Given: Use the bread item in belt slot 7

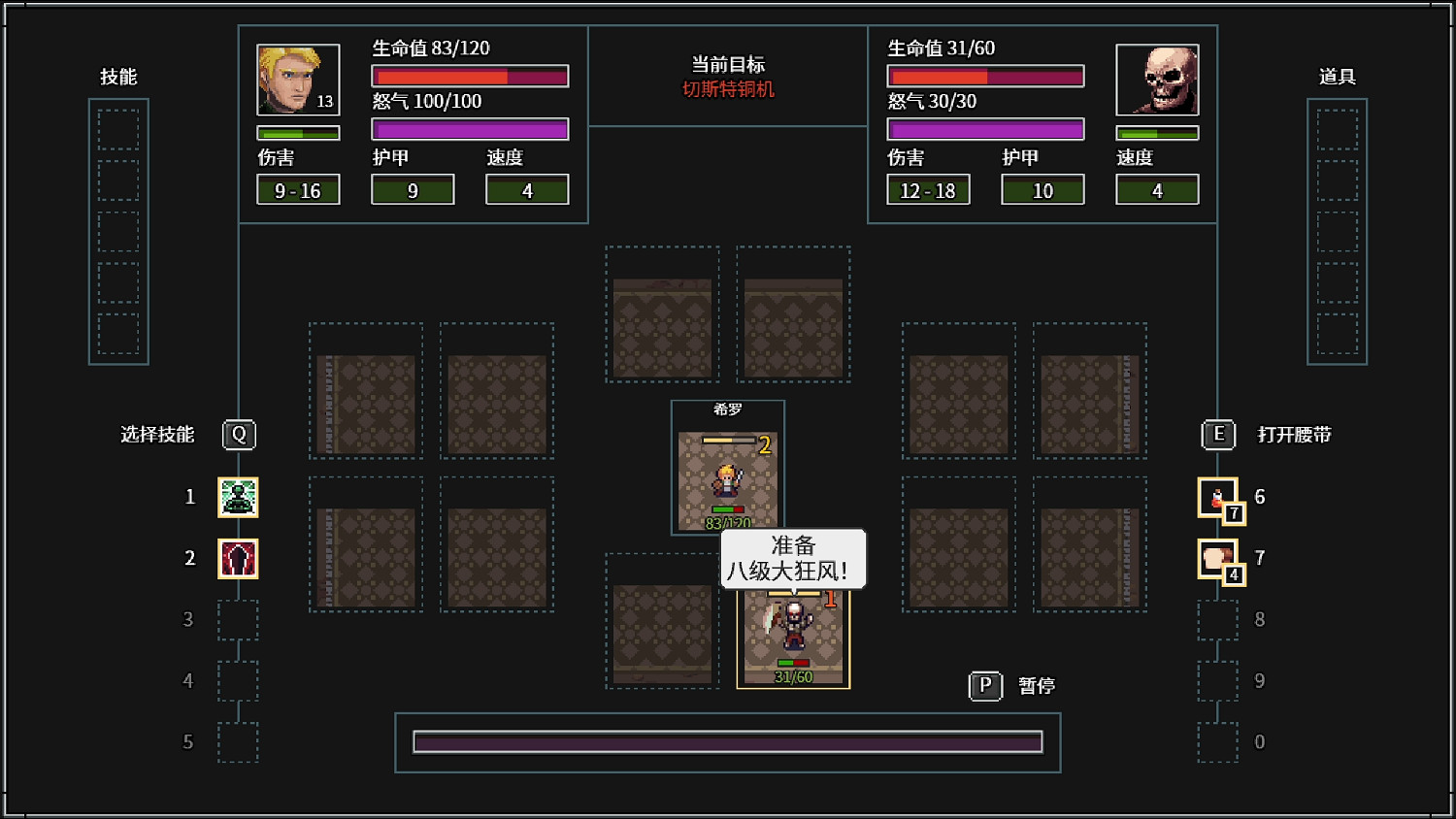Looking at the screenshot, I should [x=1217, y=558].
